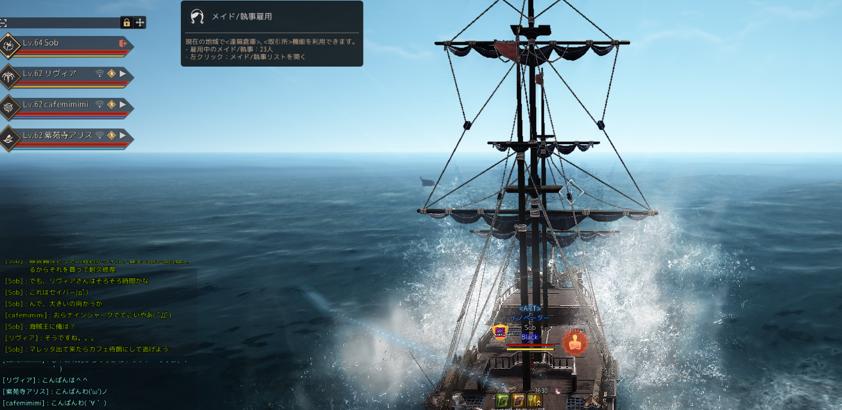Screen dimensions: 842x410
Task: Open the arrow menu beside リヴィア
Action: [x=123, y=74]
